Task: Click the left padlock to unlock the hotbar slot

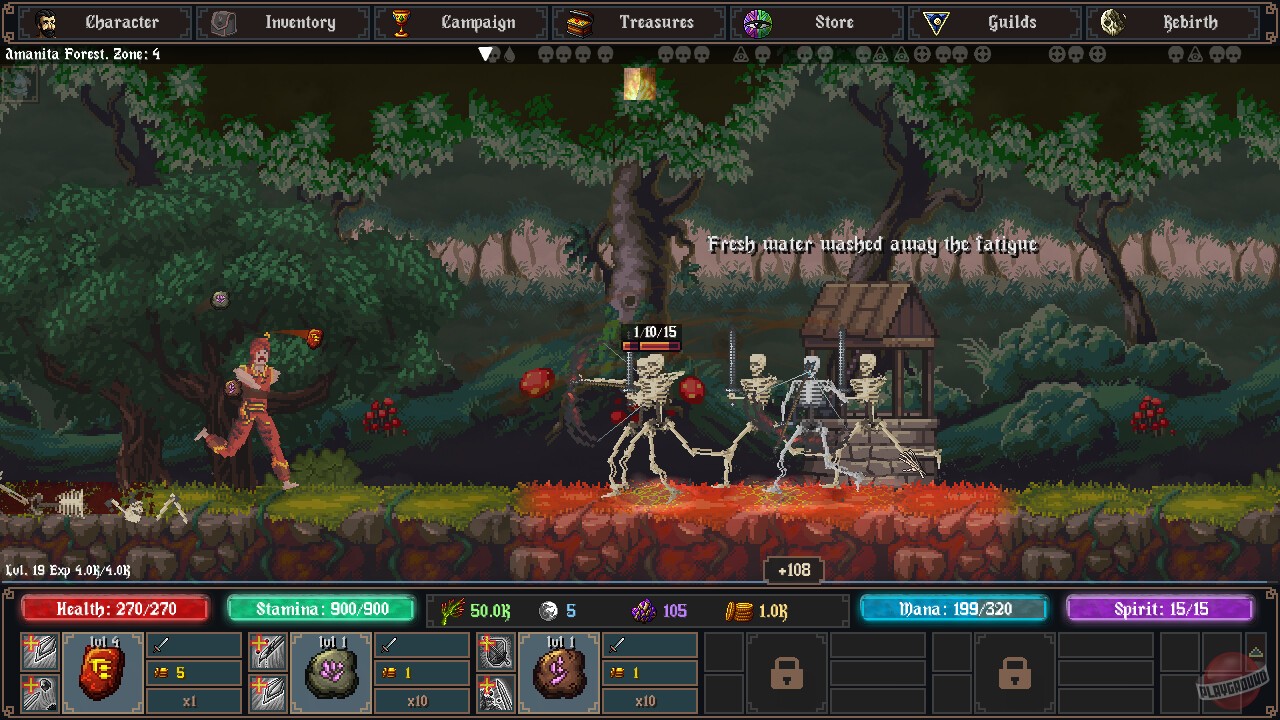Action: (787, 674)
